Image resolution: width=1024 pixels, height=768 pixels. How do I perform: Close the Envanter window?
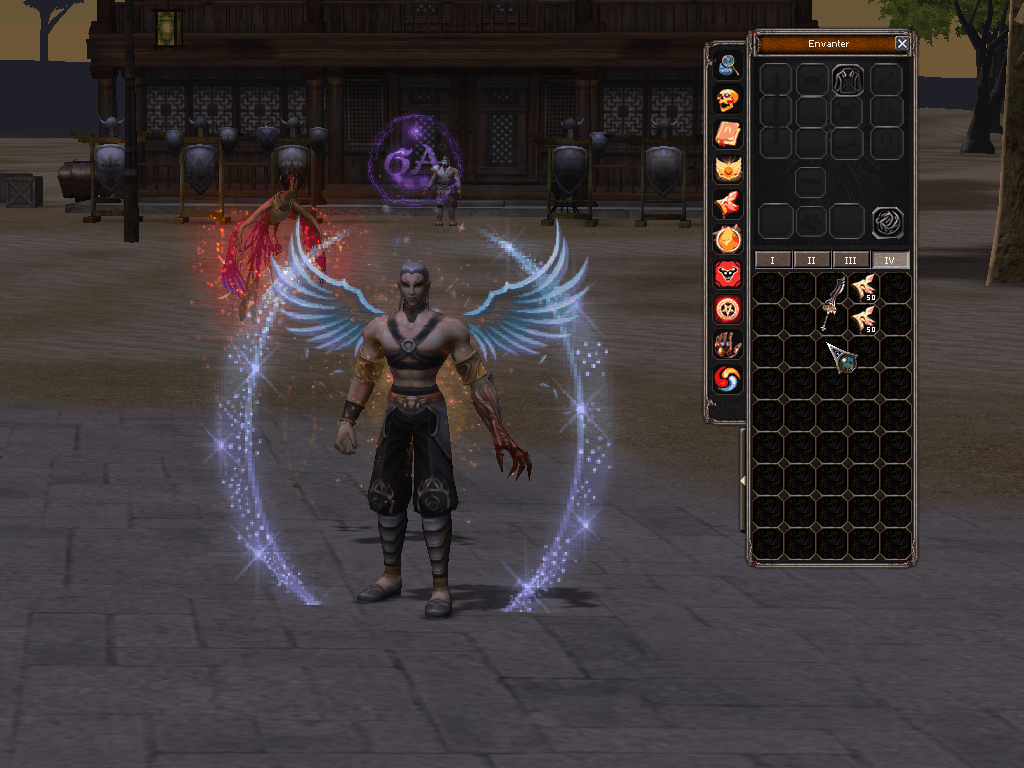(x=902, y=44)
